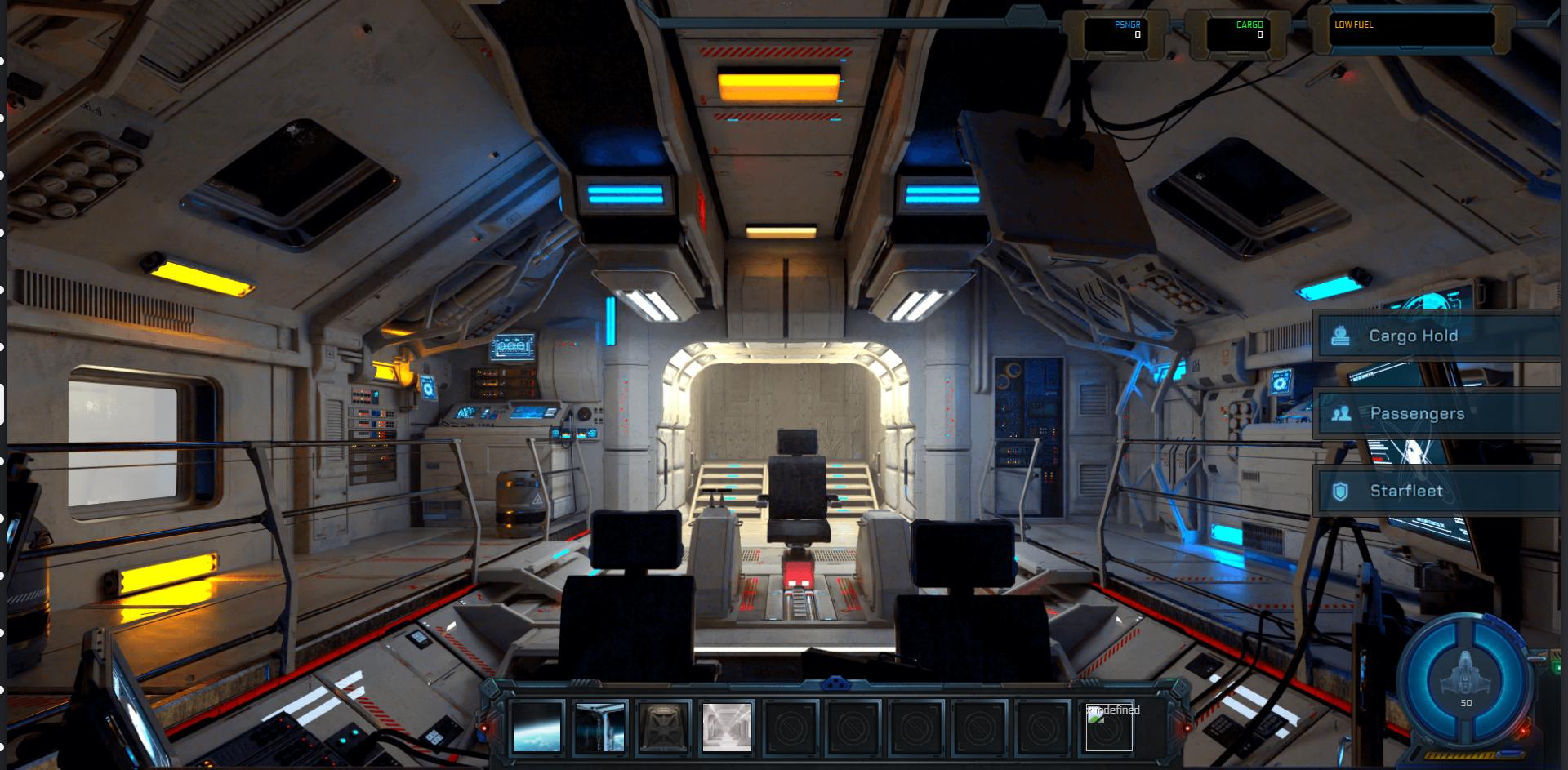Select the planet horizon view slot

(537, 727)
